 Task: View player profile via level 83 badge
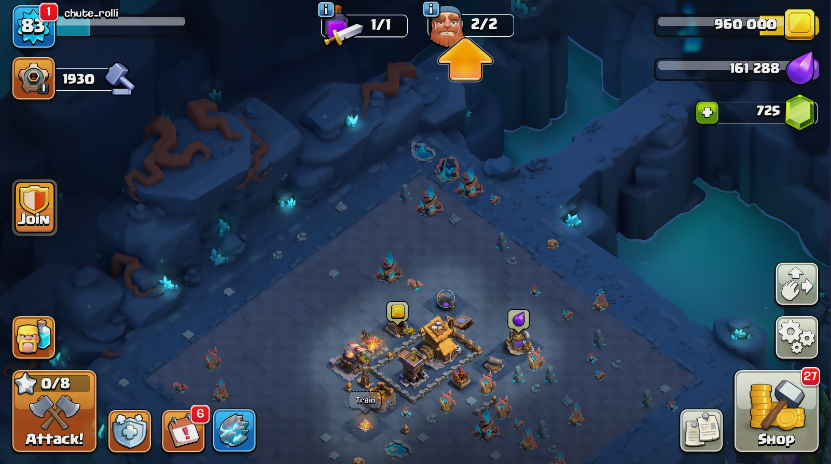click(33, 26)
